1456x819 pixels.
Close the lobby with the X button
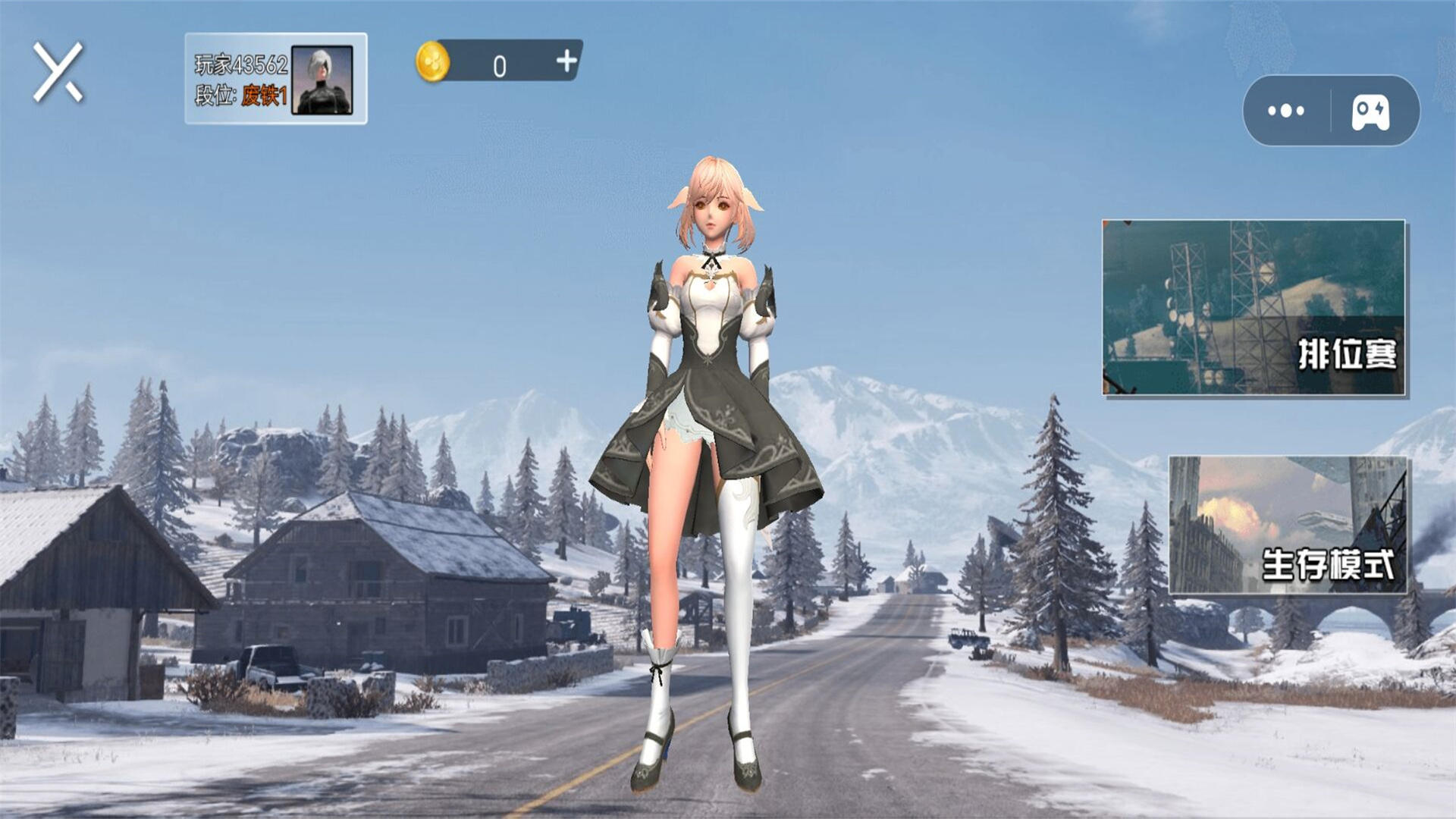(58, 72)
